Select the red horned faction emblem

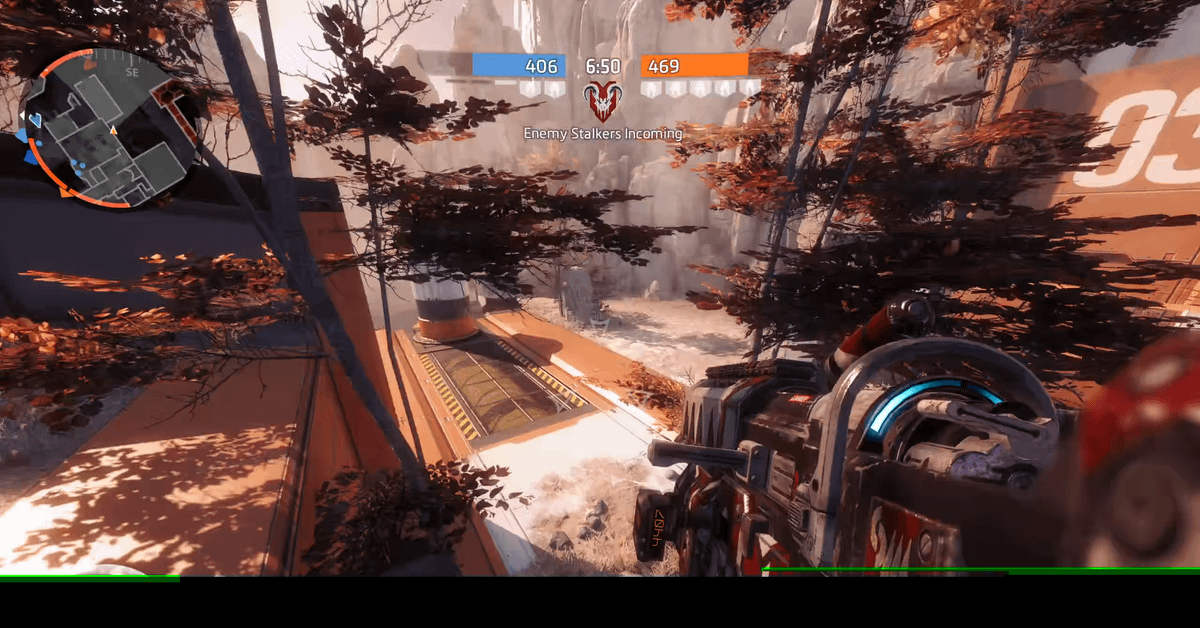pyautogui.click(x=602, y=101)
